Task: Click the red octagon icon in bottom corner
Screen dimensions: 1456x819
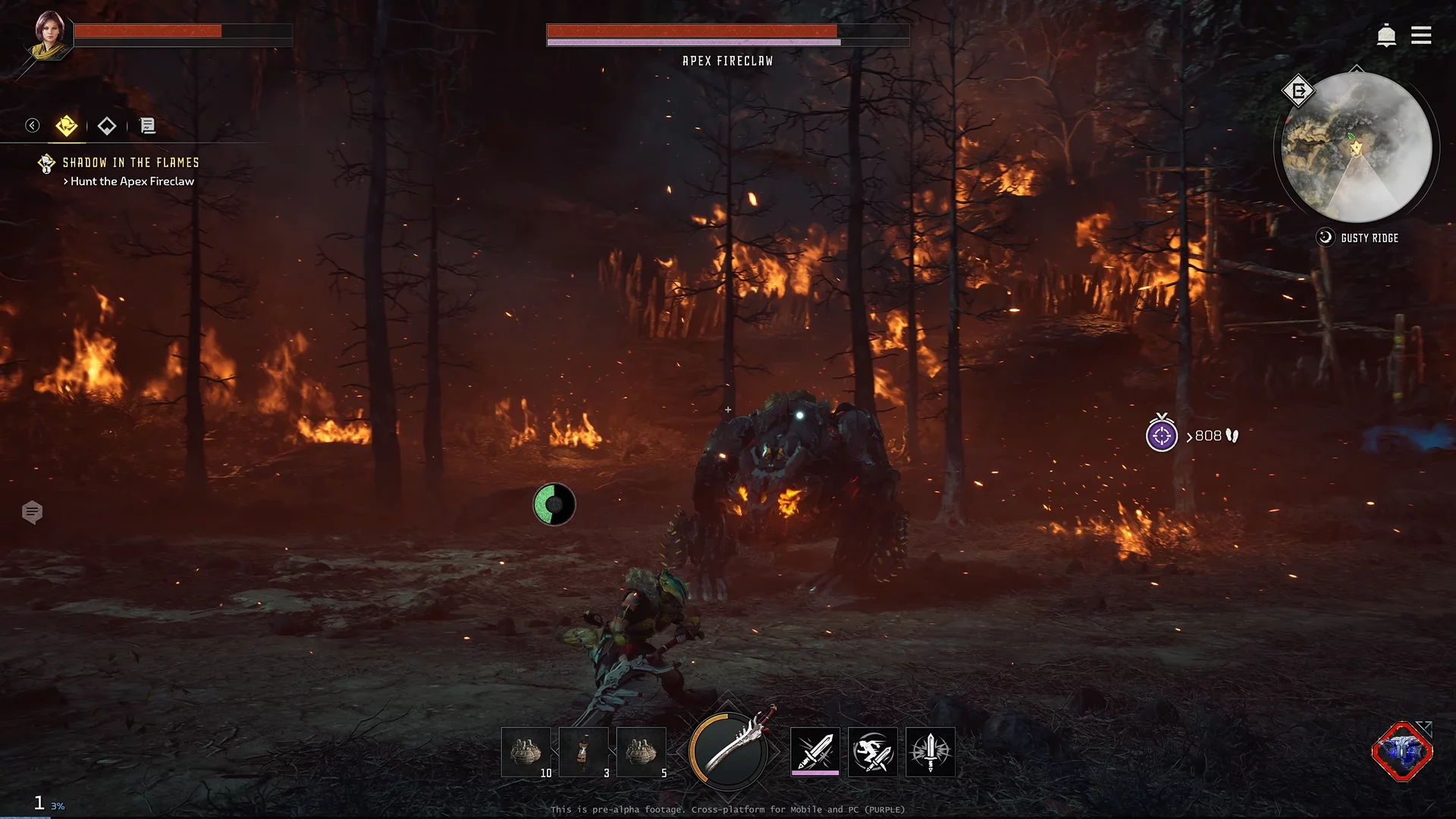Action: [1402, 752]
